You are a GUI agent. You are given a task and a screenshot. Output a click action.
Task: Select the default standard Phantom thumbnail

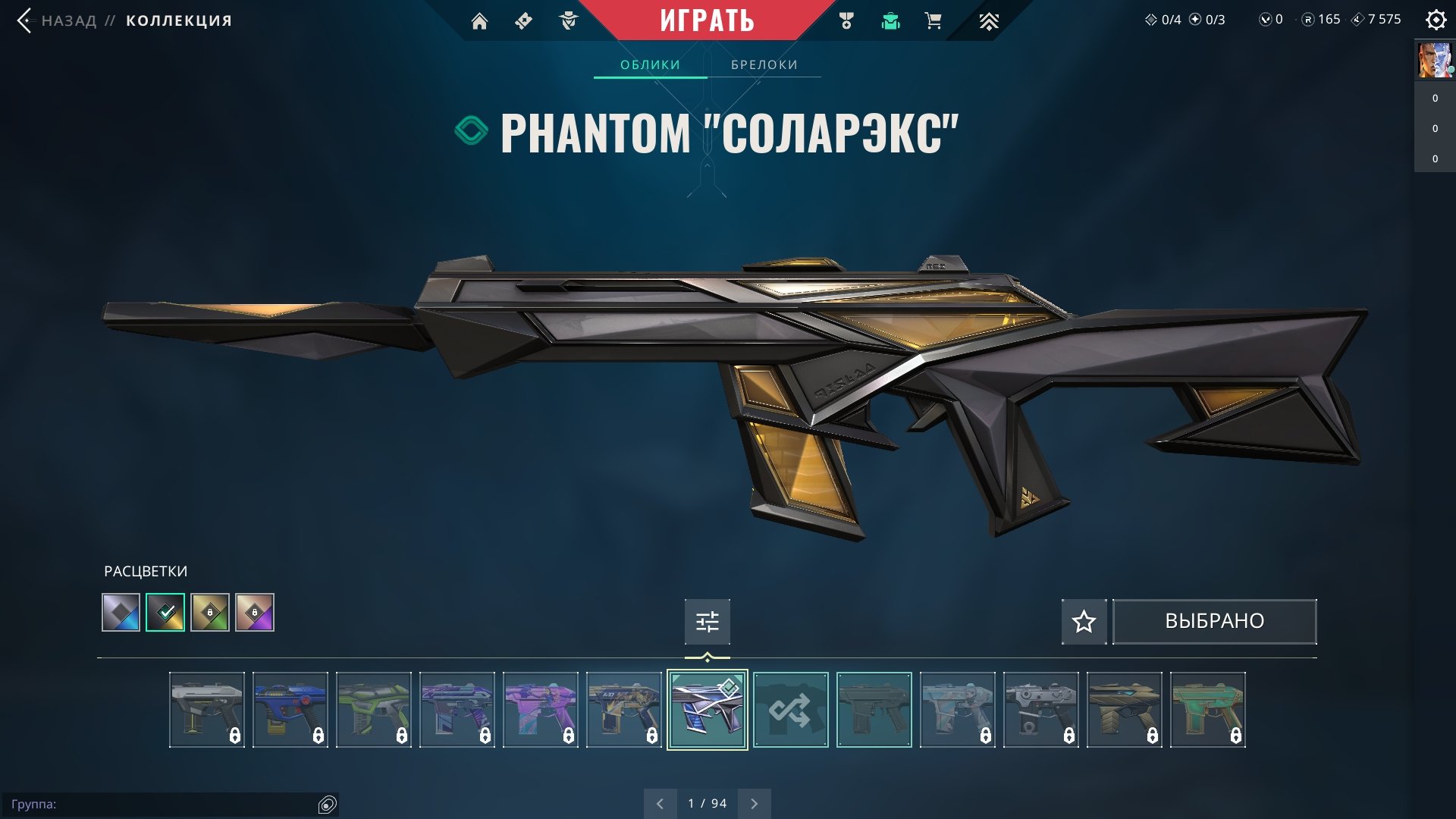click(874, 710)
